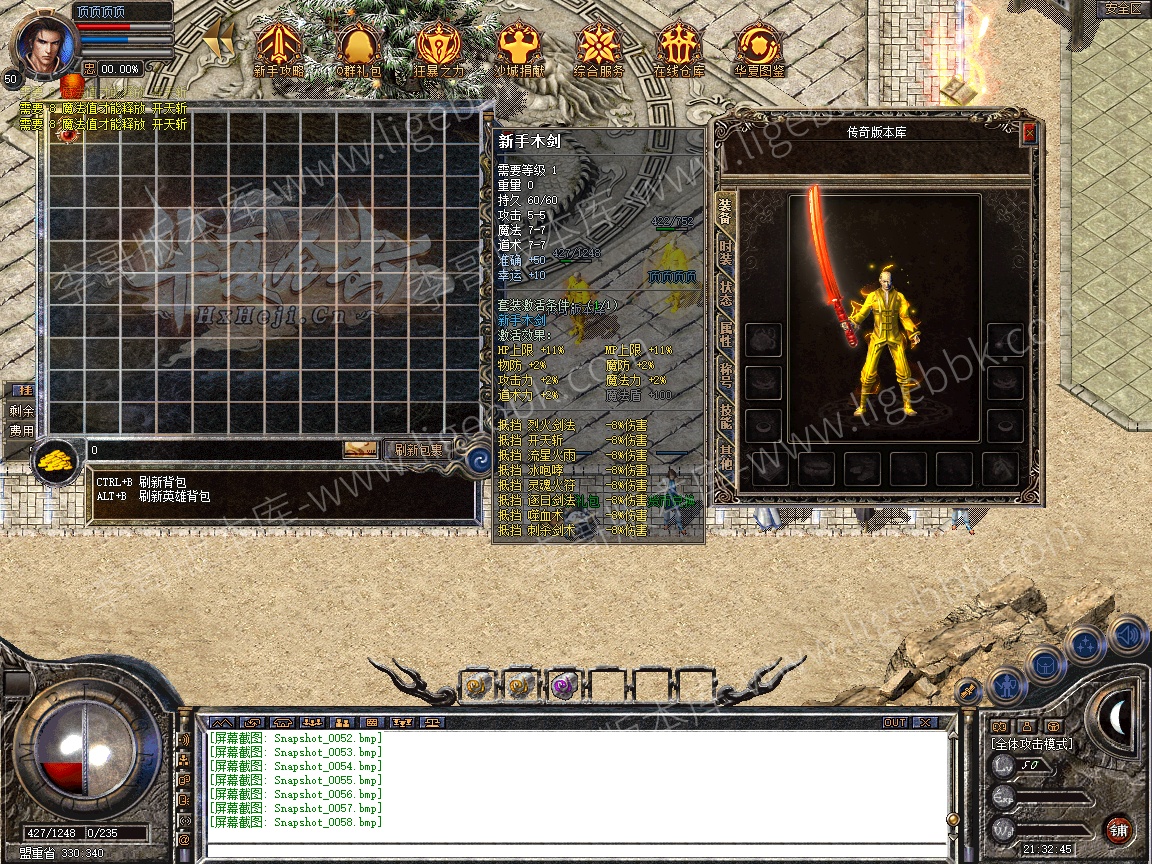Close the chat panel with X button
The height and width of the screenshot is (864, 1152).
click(x=925, y=722)
